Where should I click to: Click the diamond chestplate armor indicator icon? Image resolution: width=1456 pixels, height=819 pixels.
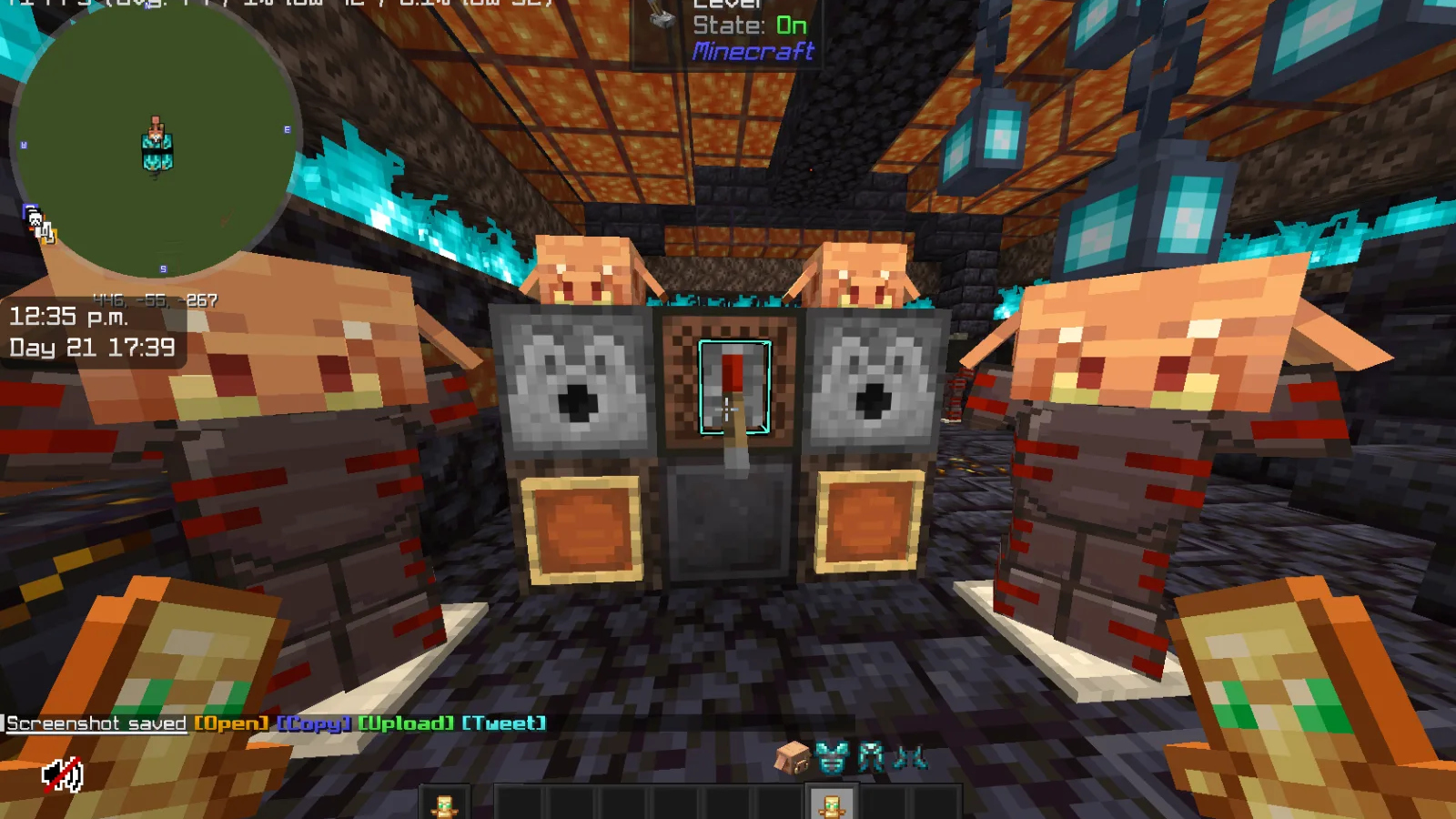(831, 757)
